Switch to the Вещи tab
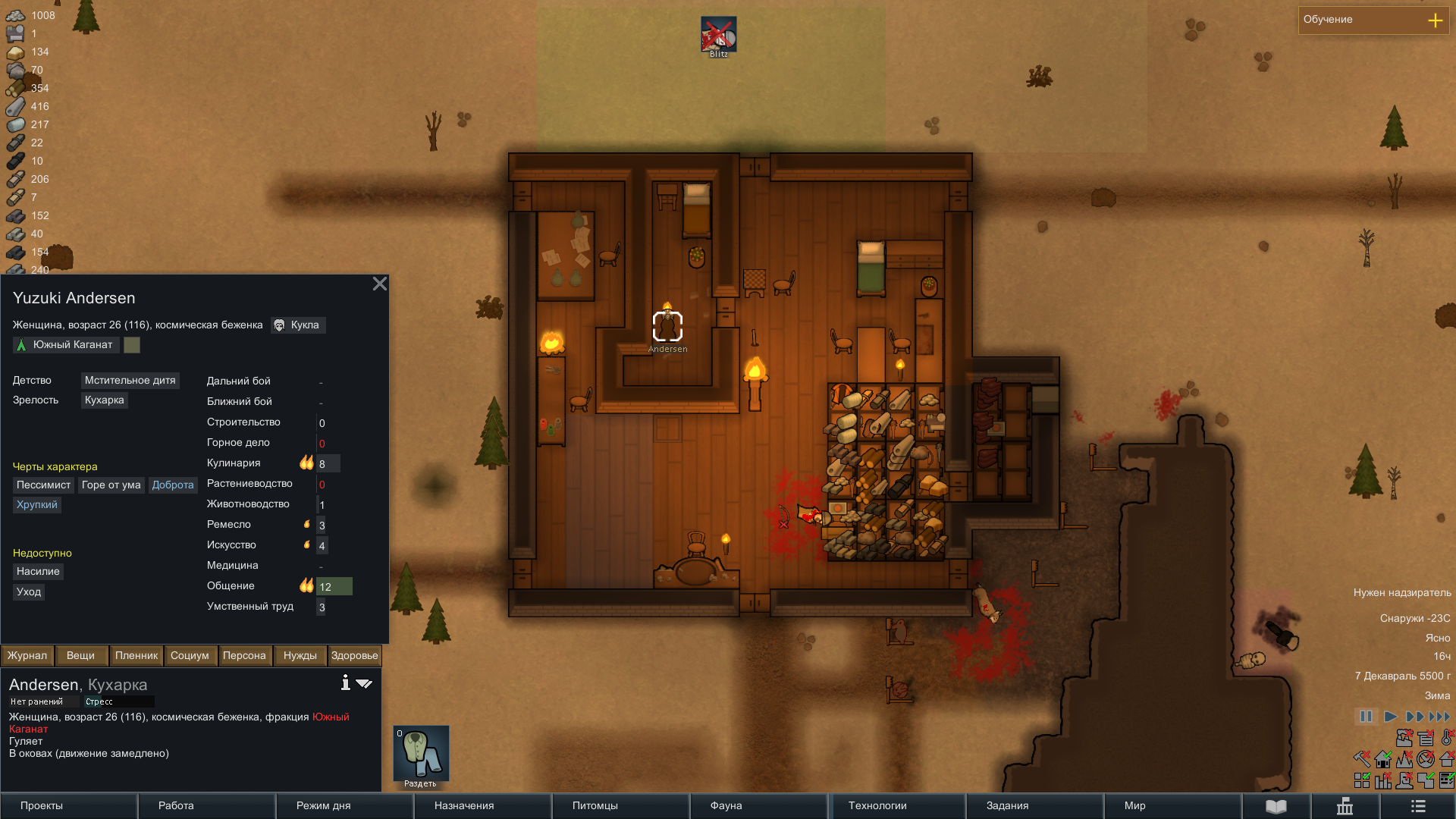 click(80, 655)
